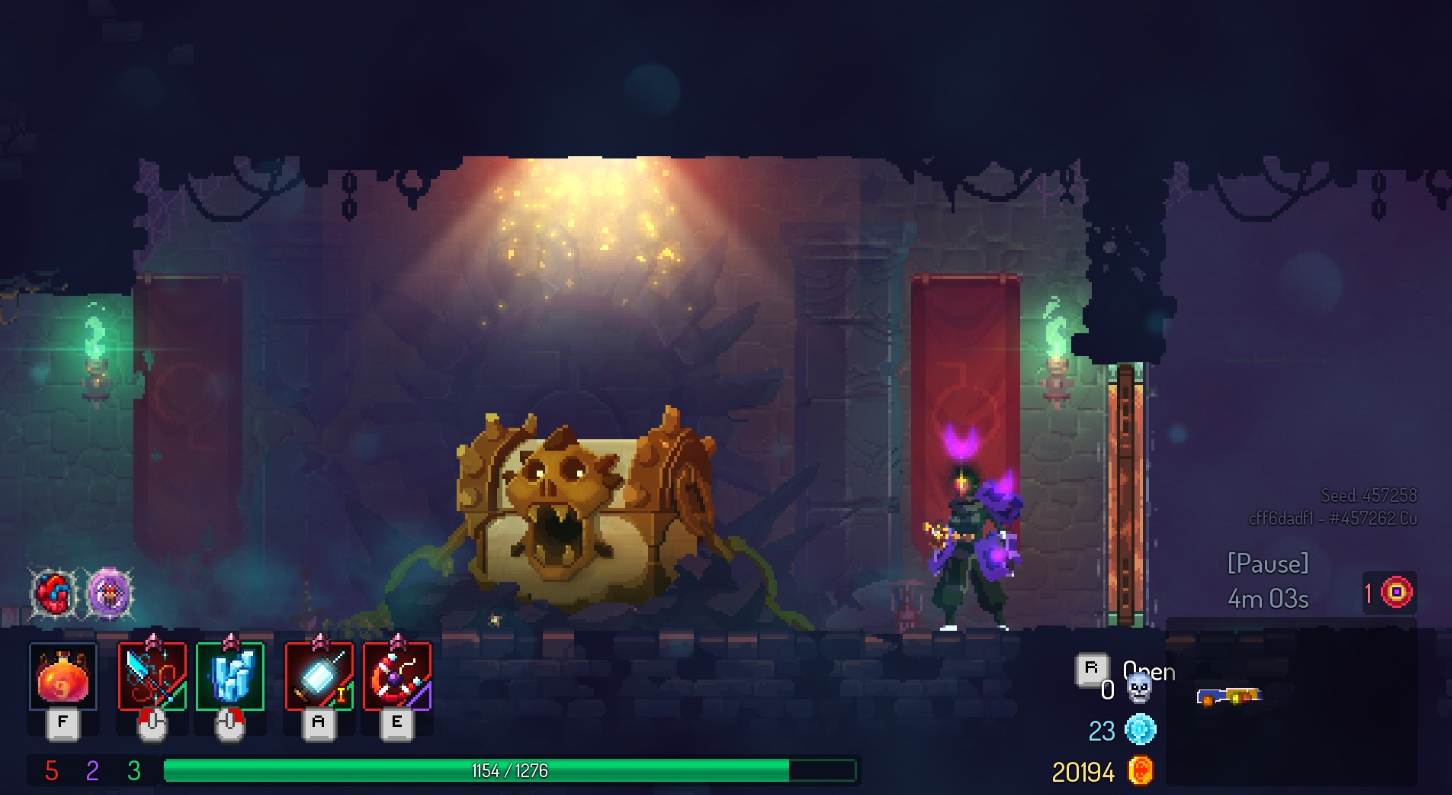Click the gold coin icon beside 20194
The height and width of the screenshot is (795, 1452).
[x=1139, y=772]
